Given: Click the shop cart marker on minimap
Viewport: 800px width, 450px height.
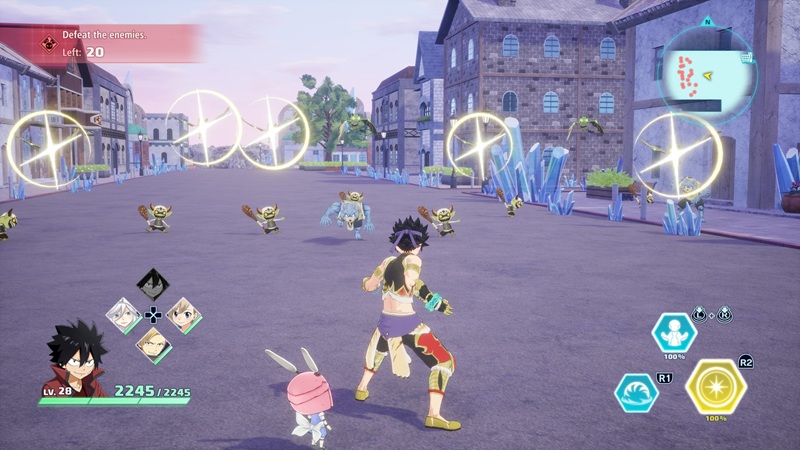Looking at the screenshot, I should pos(747,58).
